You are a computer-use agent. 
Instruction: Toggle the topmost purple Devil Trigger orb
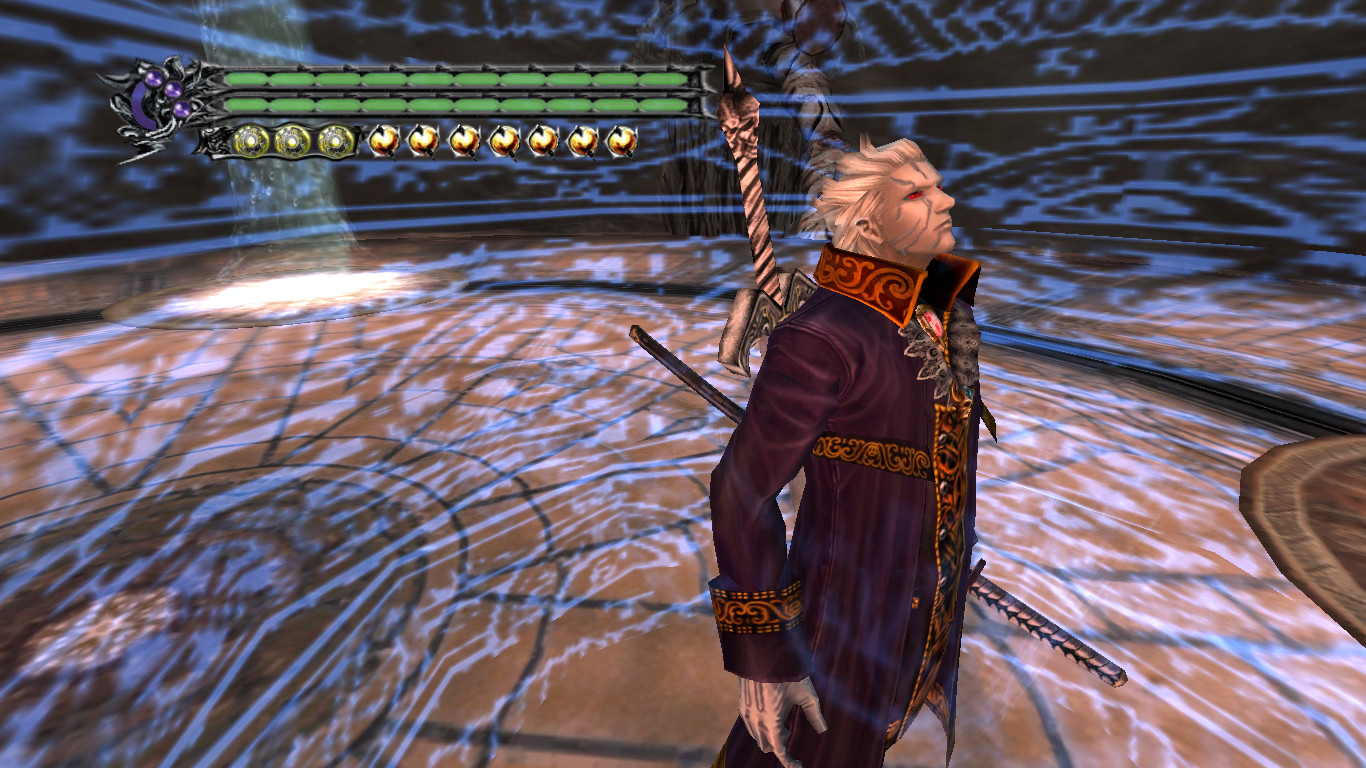(x=152, y=78)
